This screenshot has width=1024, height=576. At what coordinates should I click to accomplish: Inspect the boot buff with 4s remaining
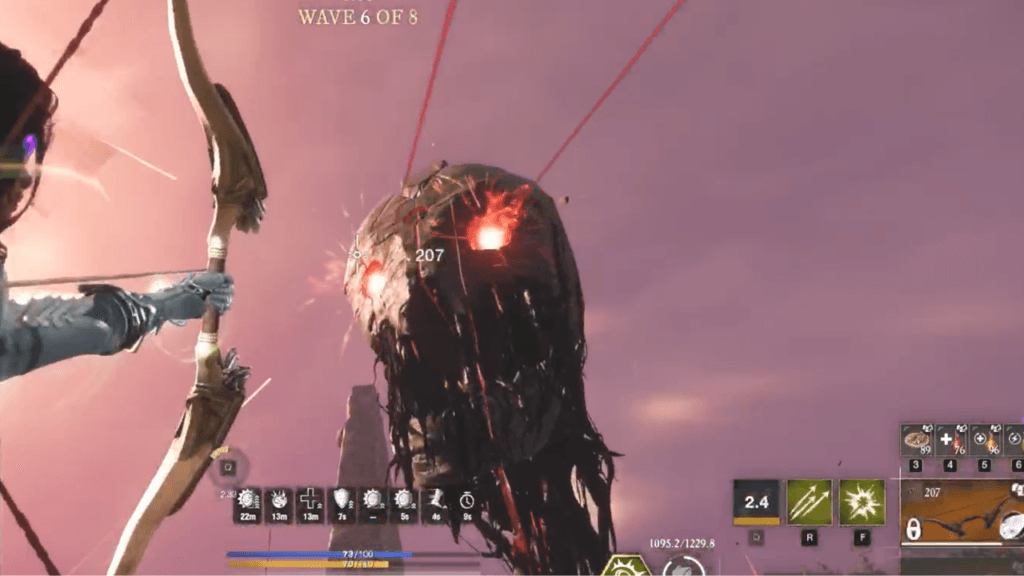[435, 502]
